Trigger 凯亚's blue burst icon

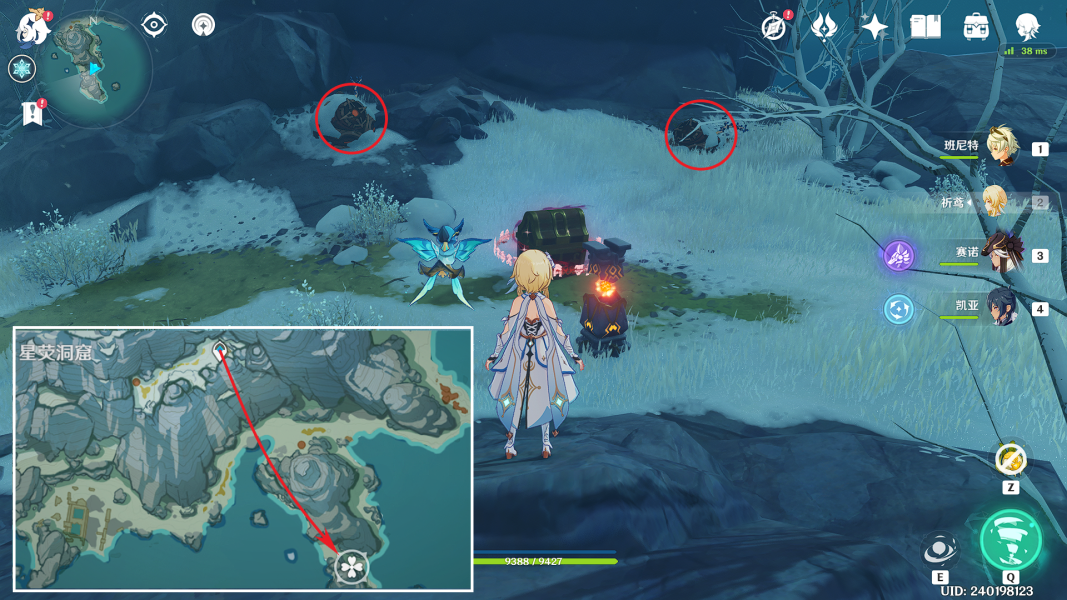click(898, 309)
